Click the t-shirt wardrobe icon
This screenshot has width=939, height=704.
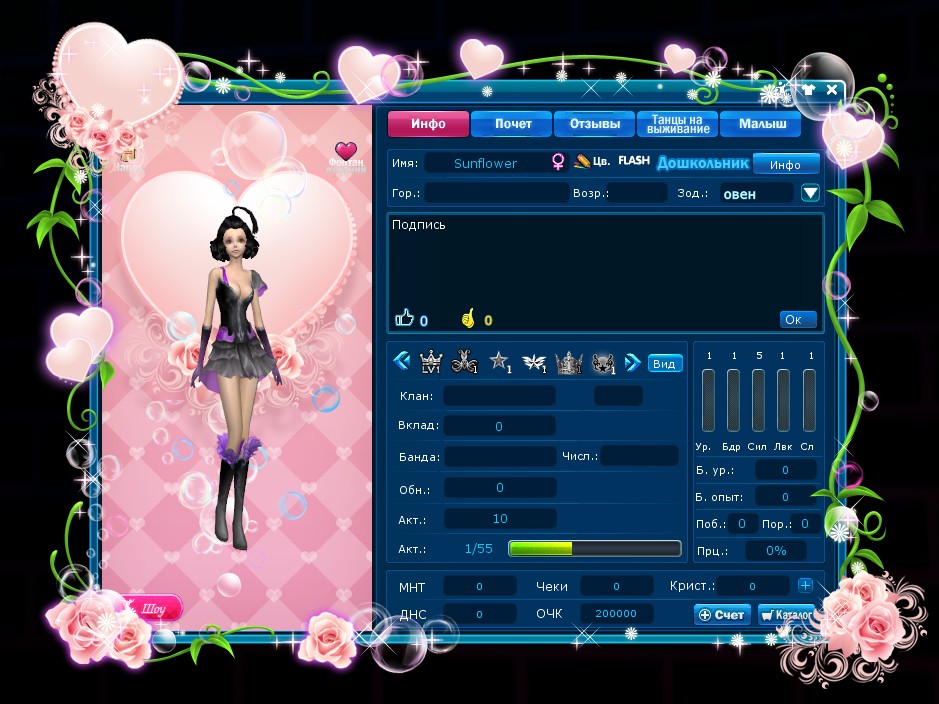pyautogui.click(x=808, y=89)
